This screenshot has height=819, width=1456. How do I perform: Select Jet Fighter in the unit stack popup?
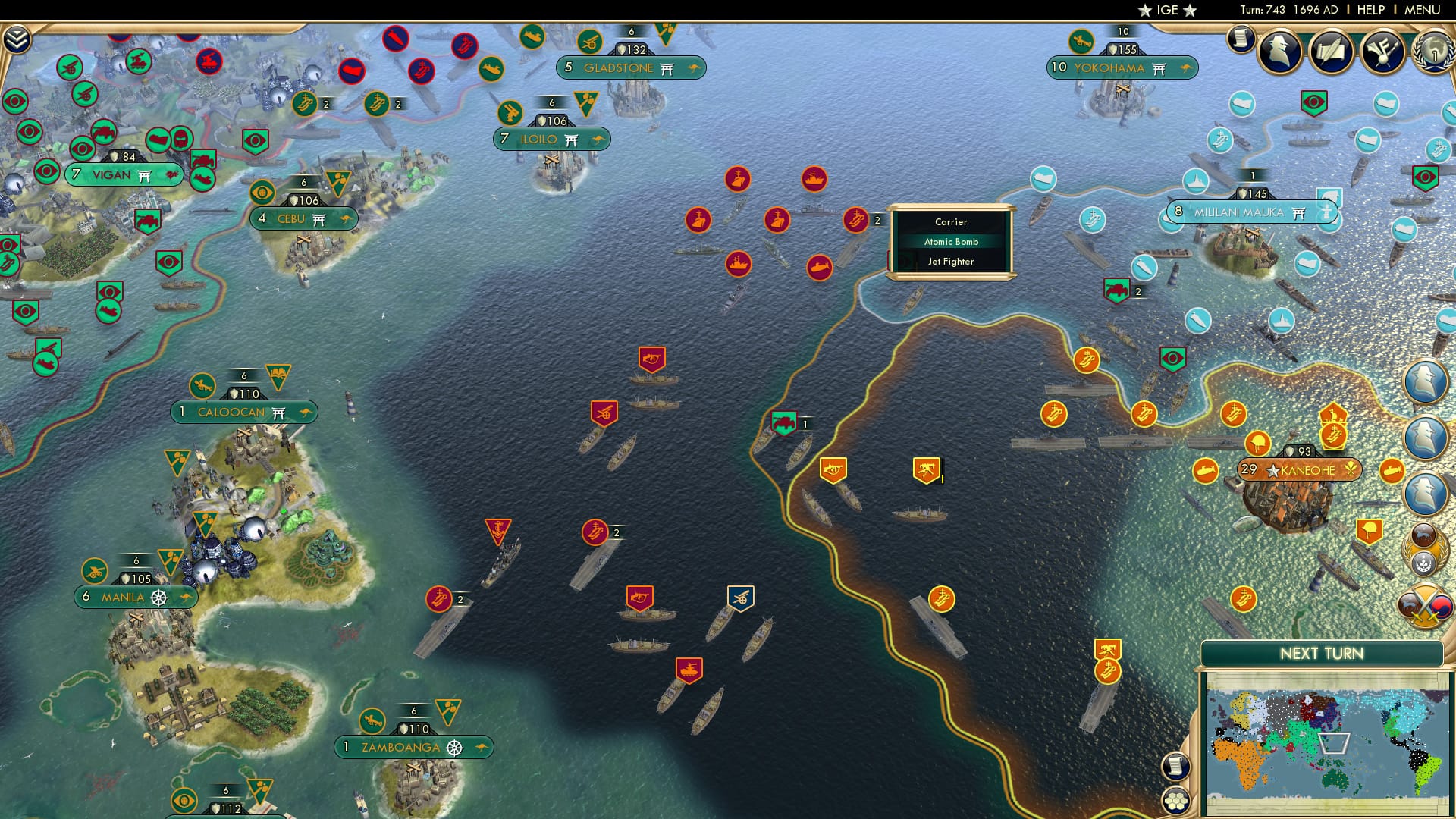(x=952, y=260)
